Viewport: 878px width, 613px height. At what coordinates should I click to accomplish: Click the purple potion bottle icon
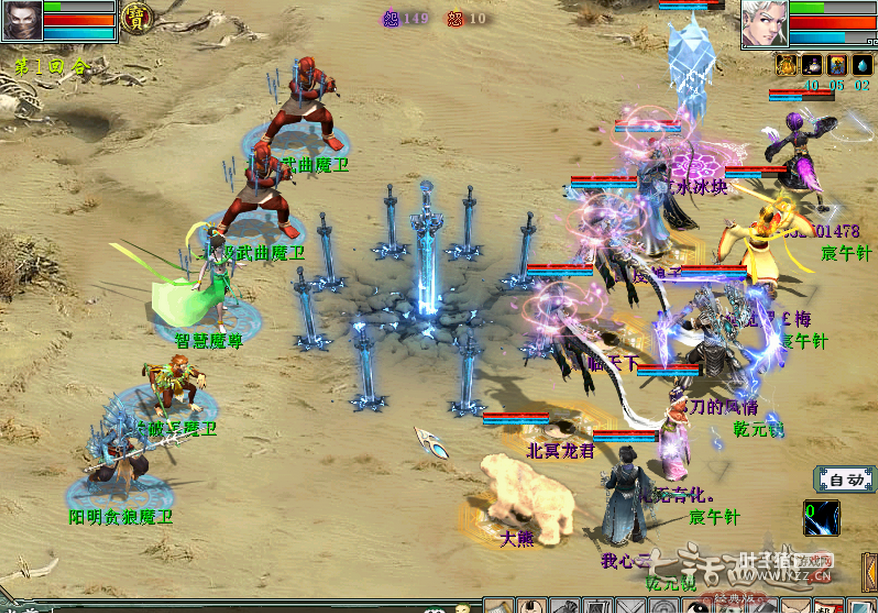[812, 65]
